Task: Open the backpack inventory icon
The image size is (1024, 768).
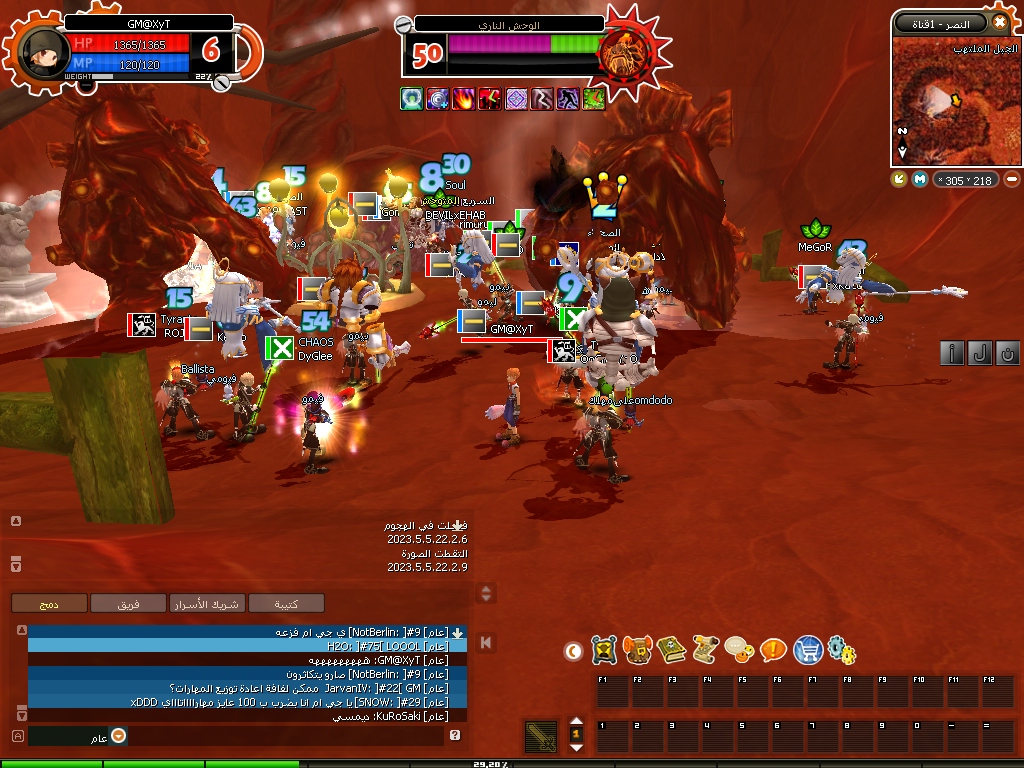Action: [637, 650]
